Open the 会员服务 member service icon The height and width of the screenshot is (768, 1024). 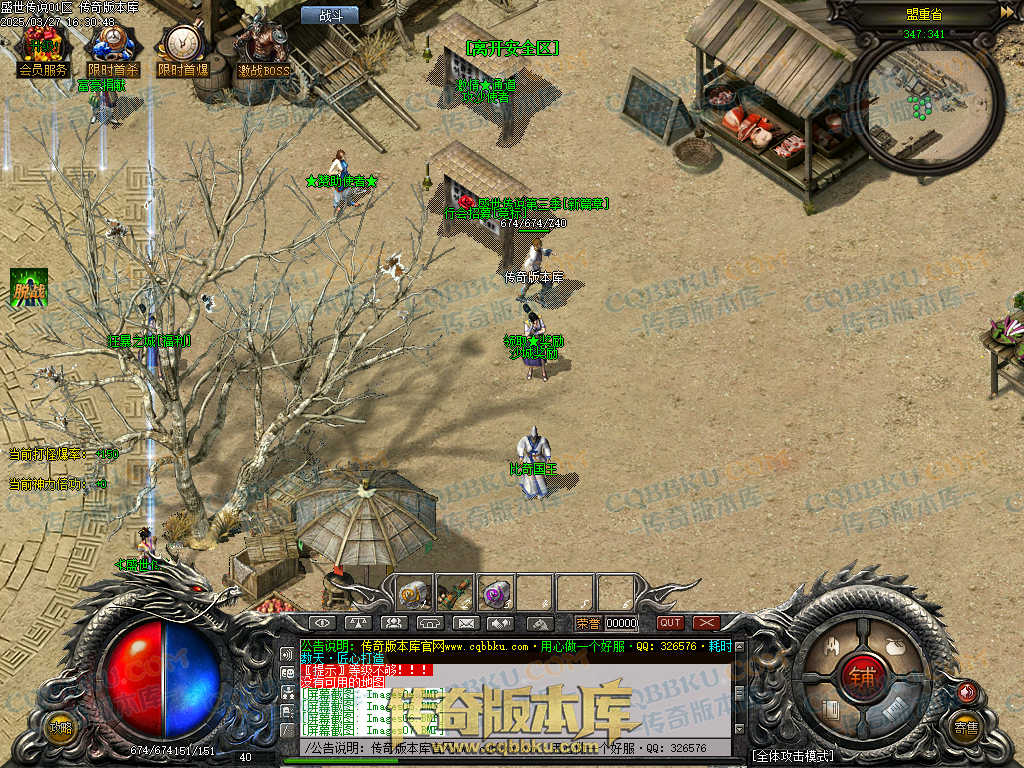43,48
